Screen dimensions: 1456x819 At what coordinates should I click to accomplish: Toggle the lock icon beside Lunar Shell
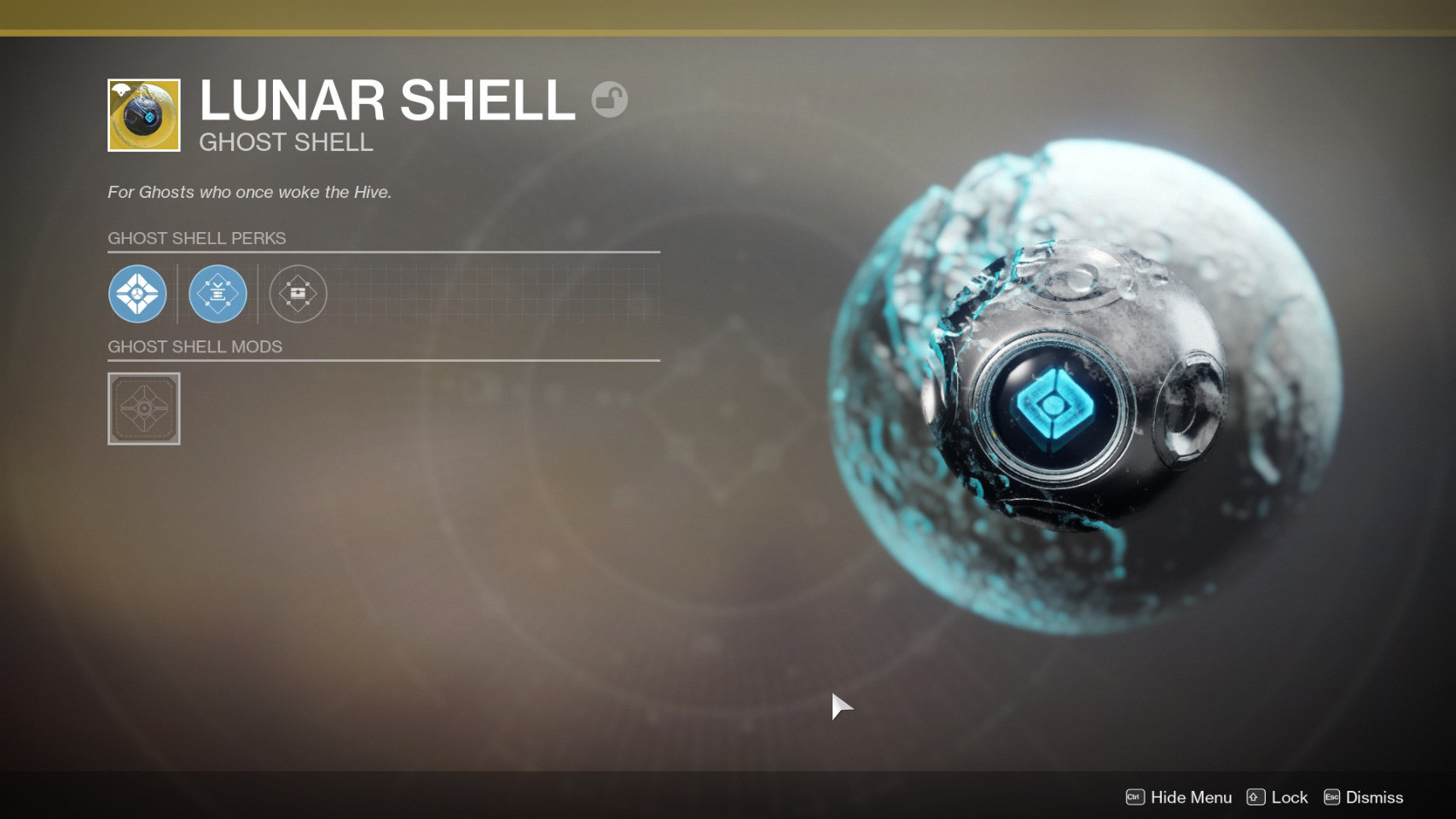[609, 100]
